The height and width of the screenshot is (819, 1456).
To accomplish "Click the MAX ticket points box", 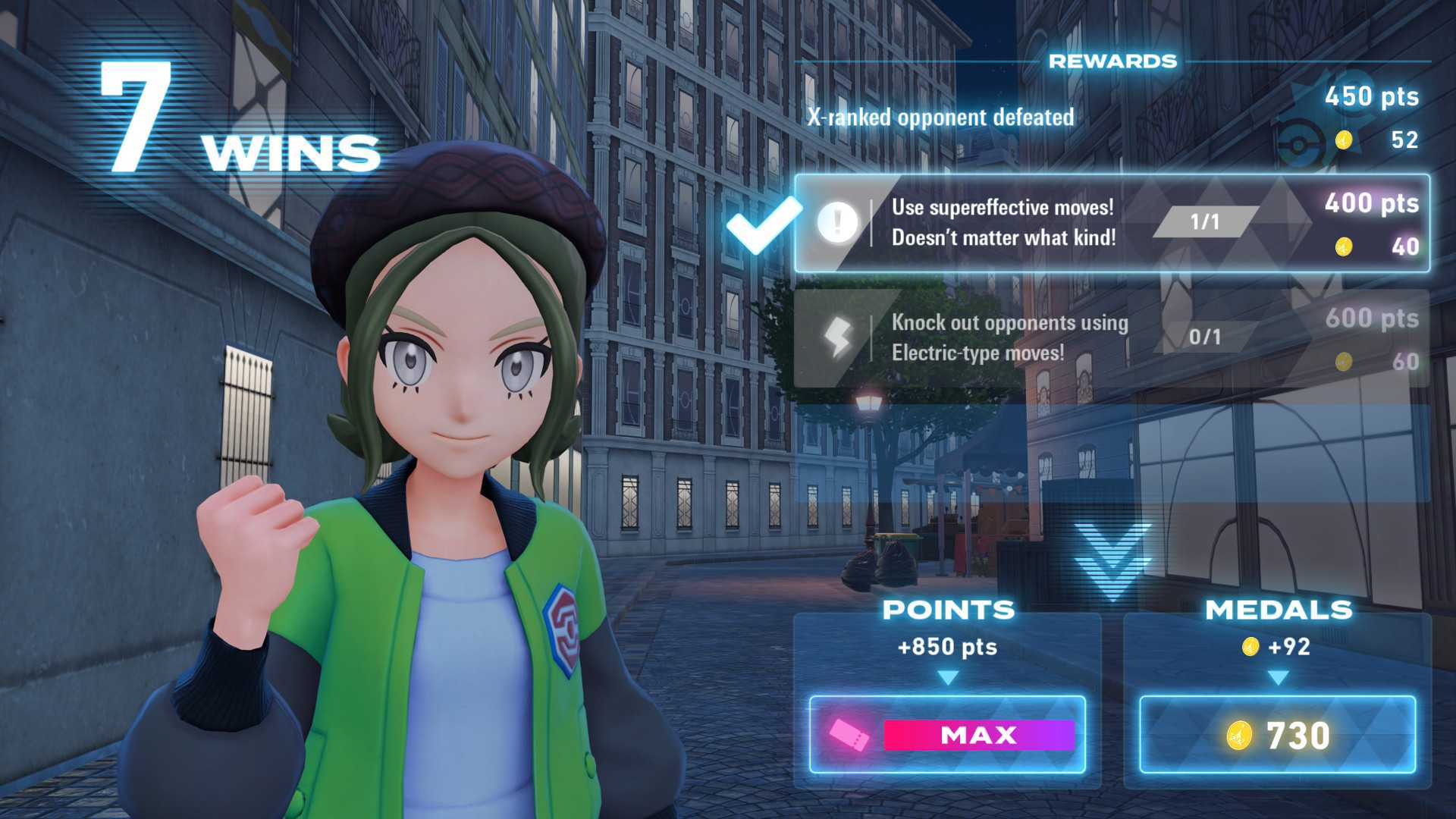I will point(947,734).
